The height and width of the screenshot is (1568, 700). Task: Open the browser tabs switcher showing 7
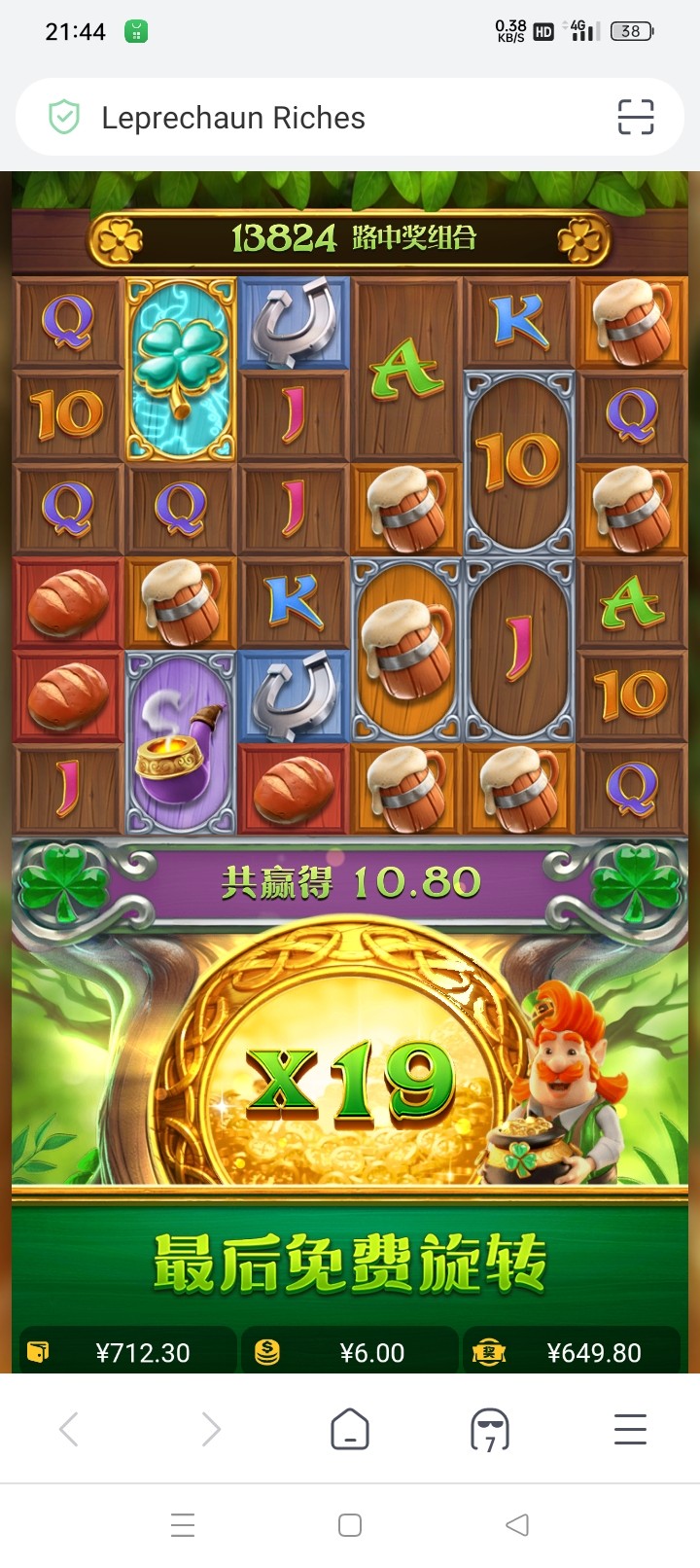pos(489,1430)
